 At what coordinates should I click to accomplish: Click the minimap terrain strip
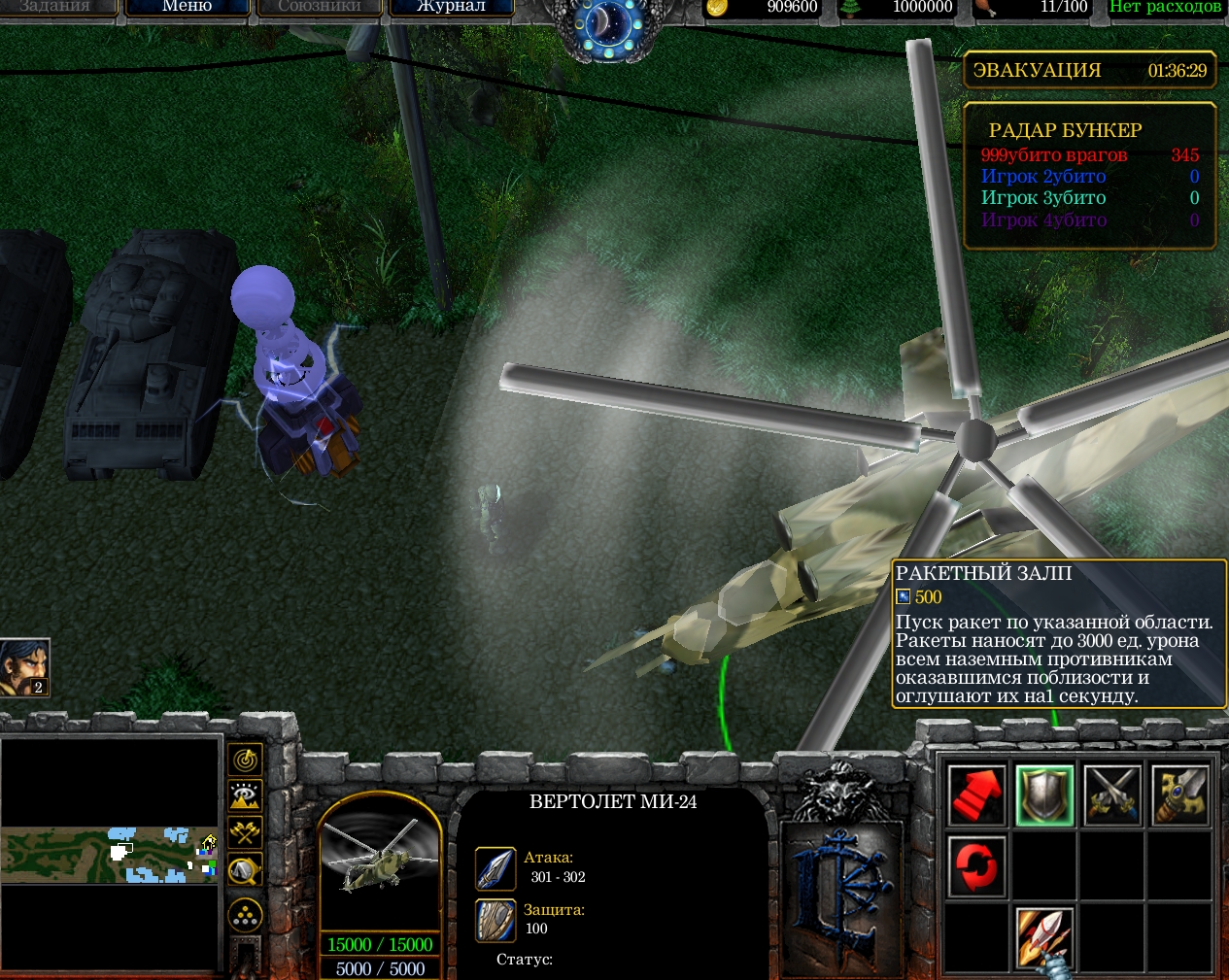pos(109,855)
